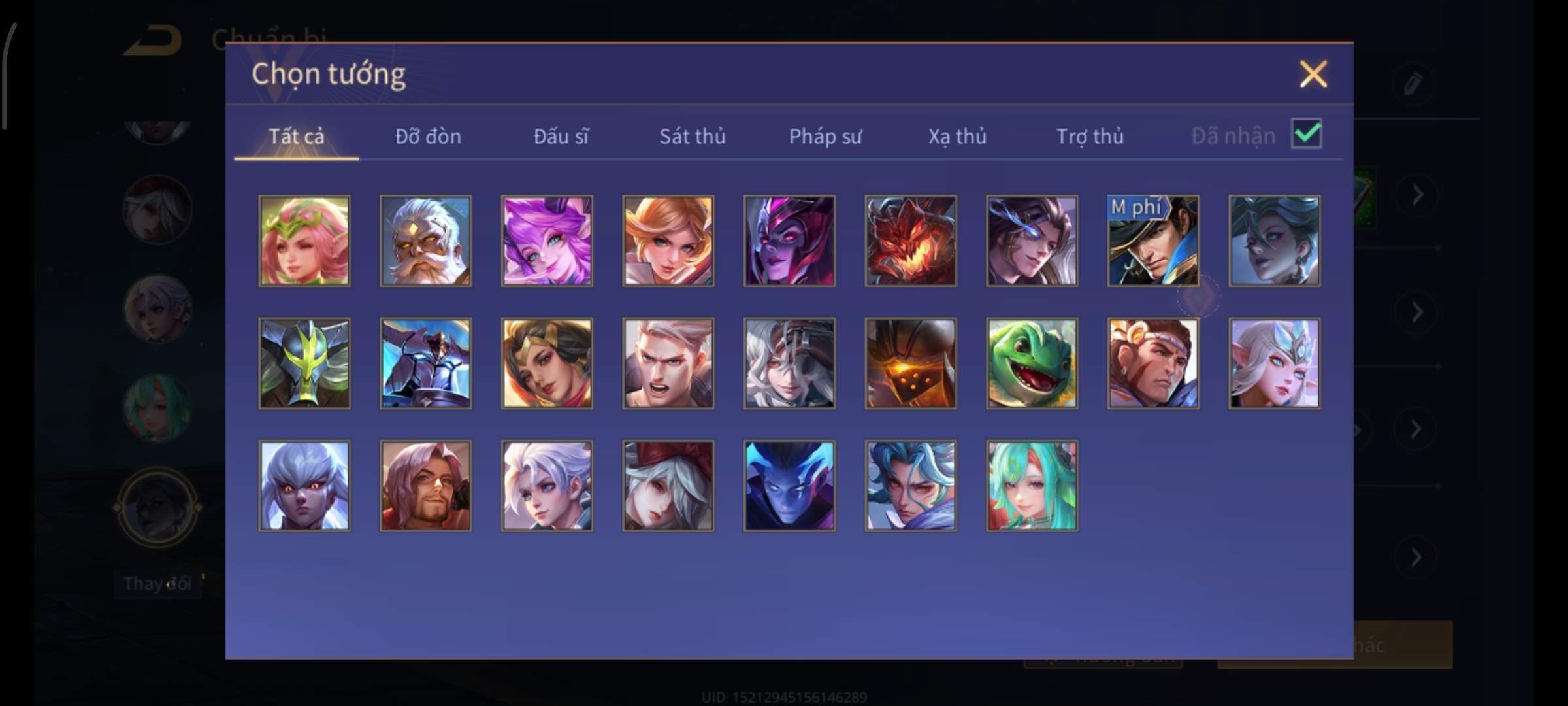Pick the white-haired girl with red bow
1568x706 pixels.
pyautogui.click(x=668, y=485)
